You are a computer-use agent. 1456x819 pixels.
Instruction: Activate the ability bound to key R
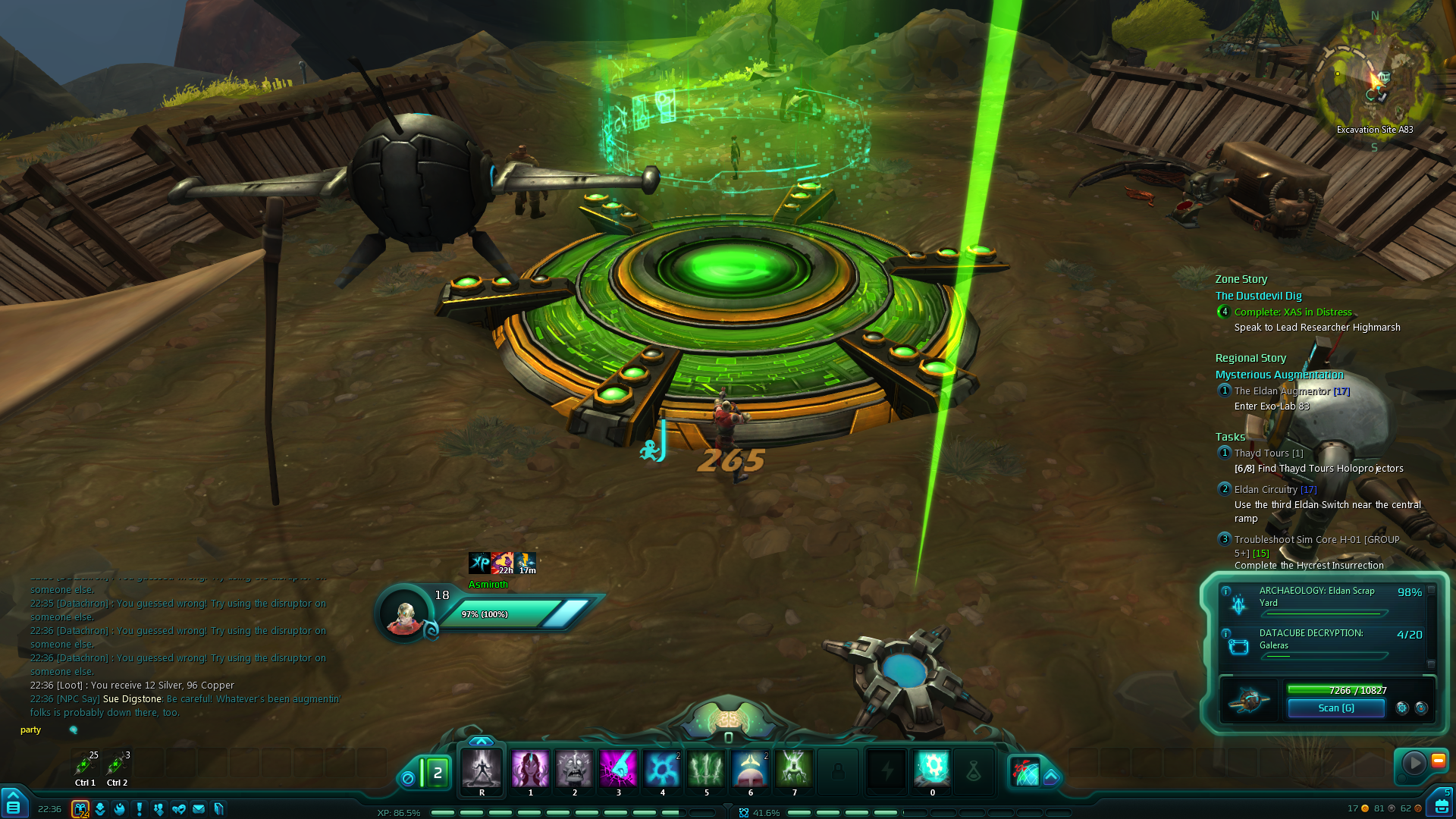click(482, 769)
